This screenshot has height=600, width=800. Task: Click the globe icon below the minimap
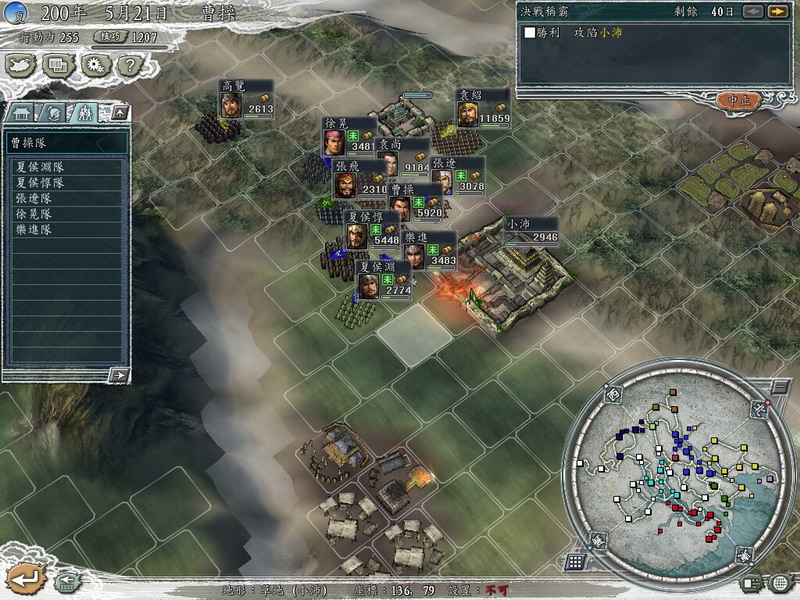tap(780, 582)
